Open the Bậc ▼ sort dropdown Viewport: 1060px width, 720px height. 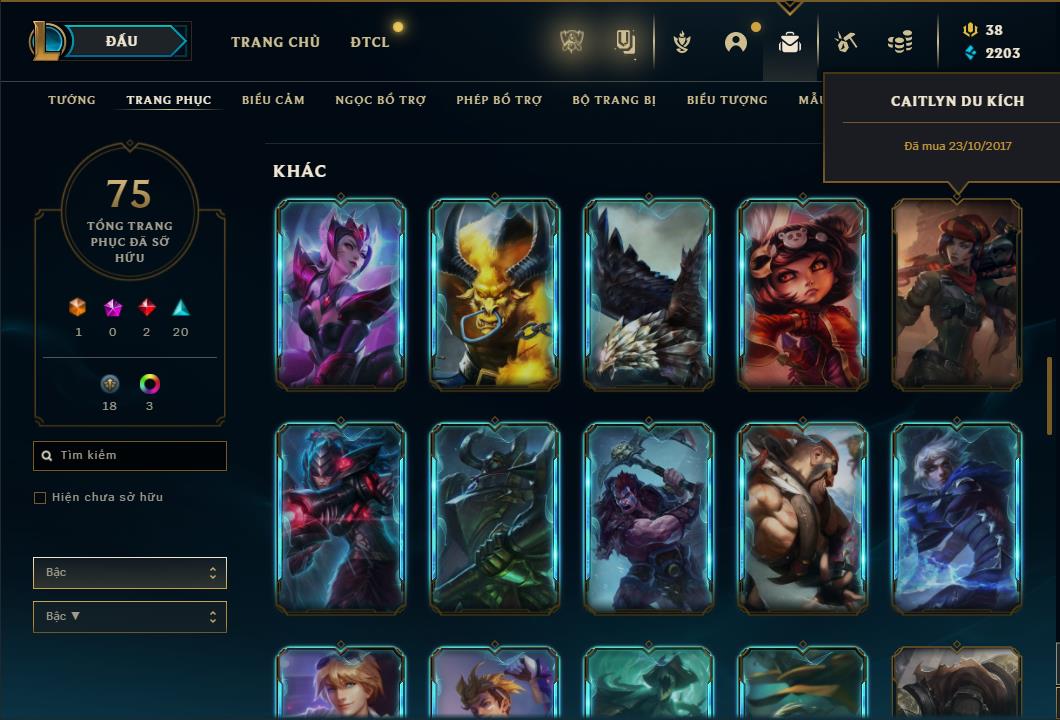tap(130, 617)
